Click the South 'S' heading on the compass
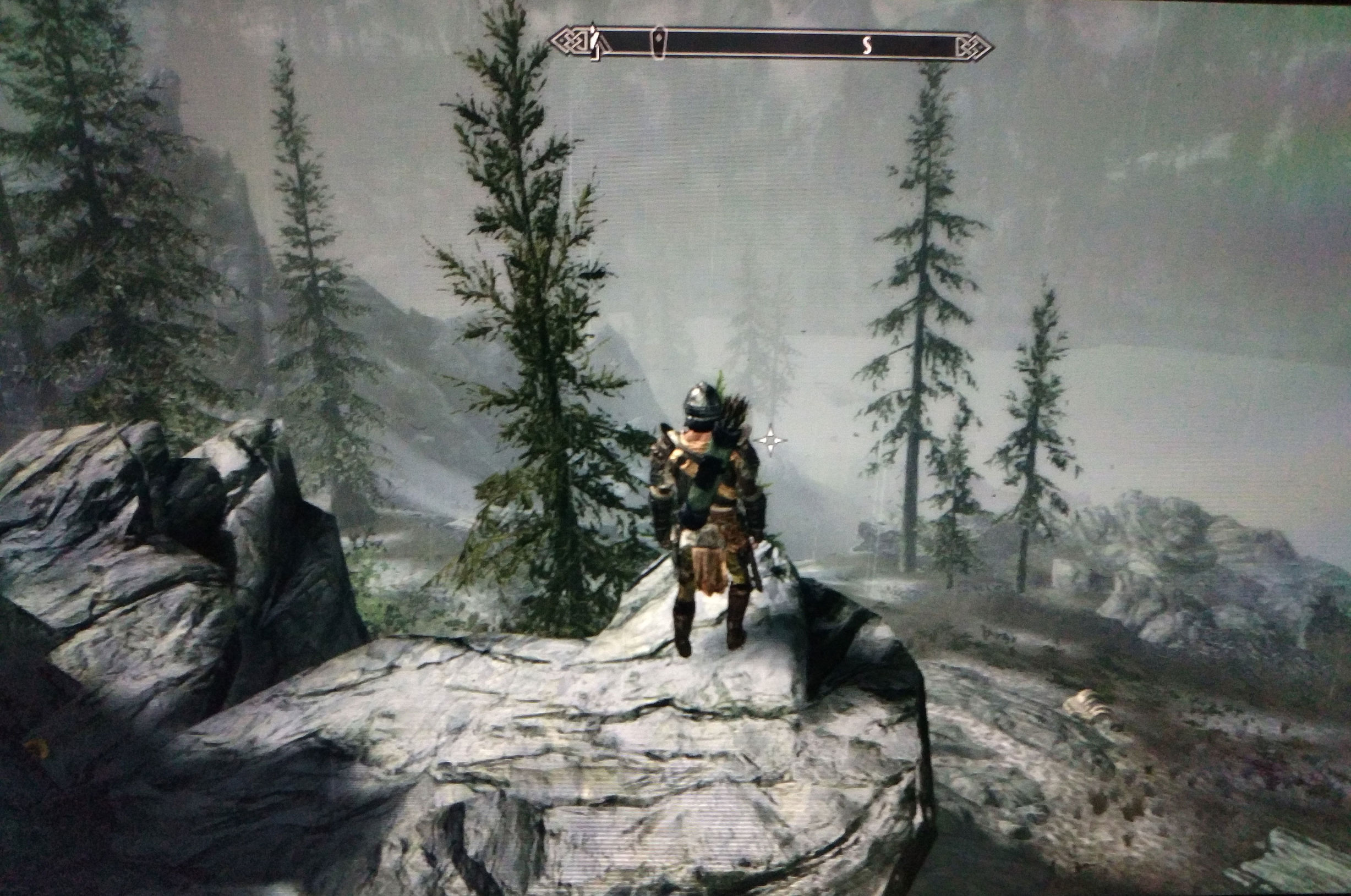 (867, 44)
